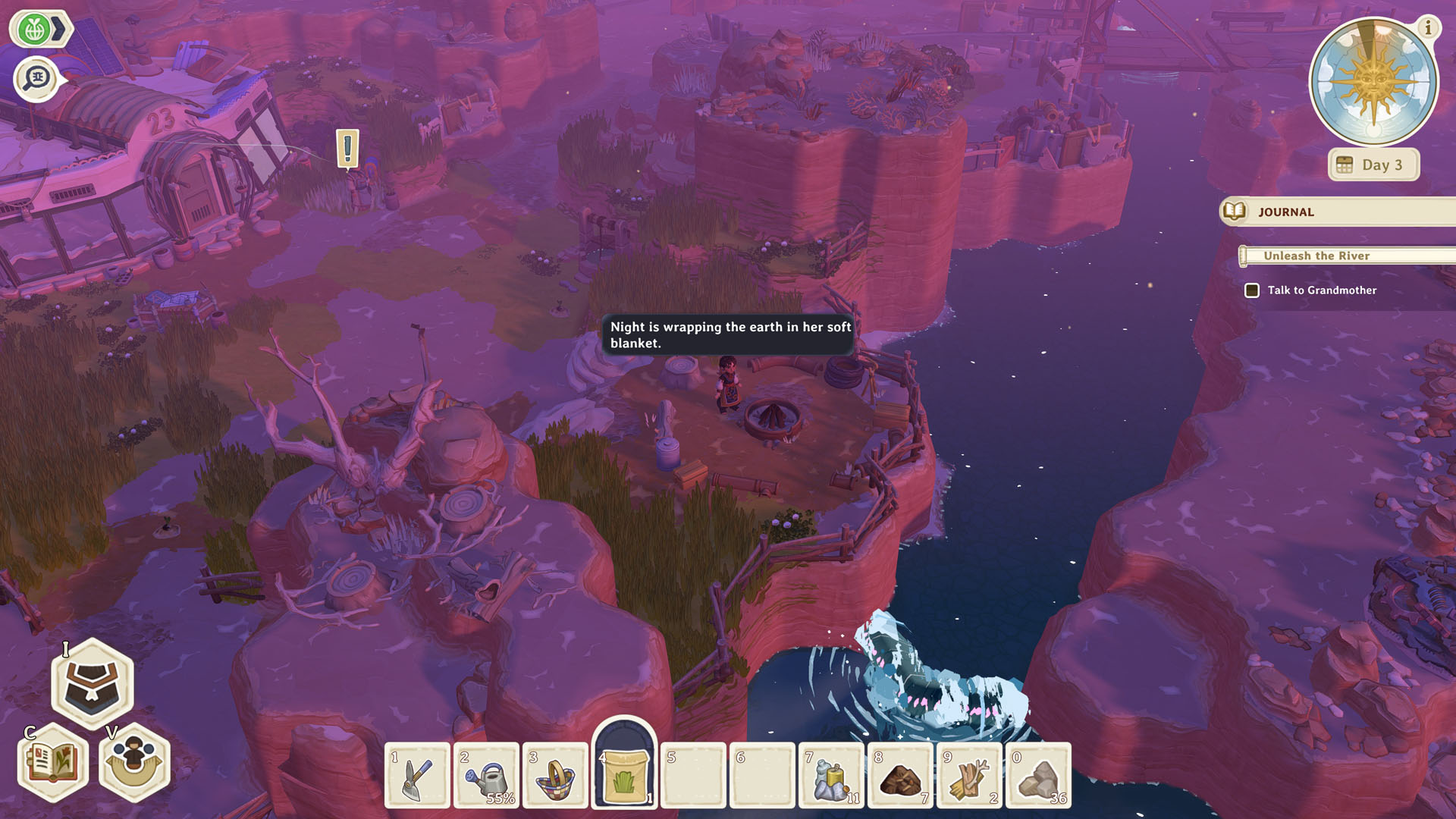Select the hoe in hotbar slot 1
The height and width of the screenshot is (819, 1456).
tap(416, 775)
